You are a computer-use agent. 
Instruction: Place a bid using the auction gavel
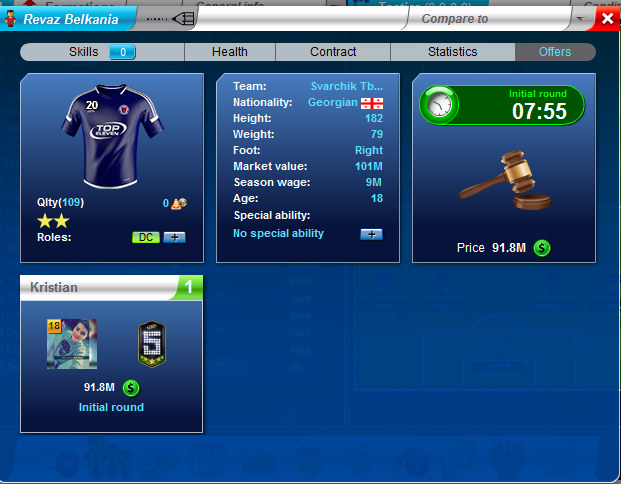(504, 180)
